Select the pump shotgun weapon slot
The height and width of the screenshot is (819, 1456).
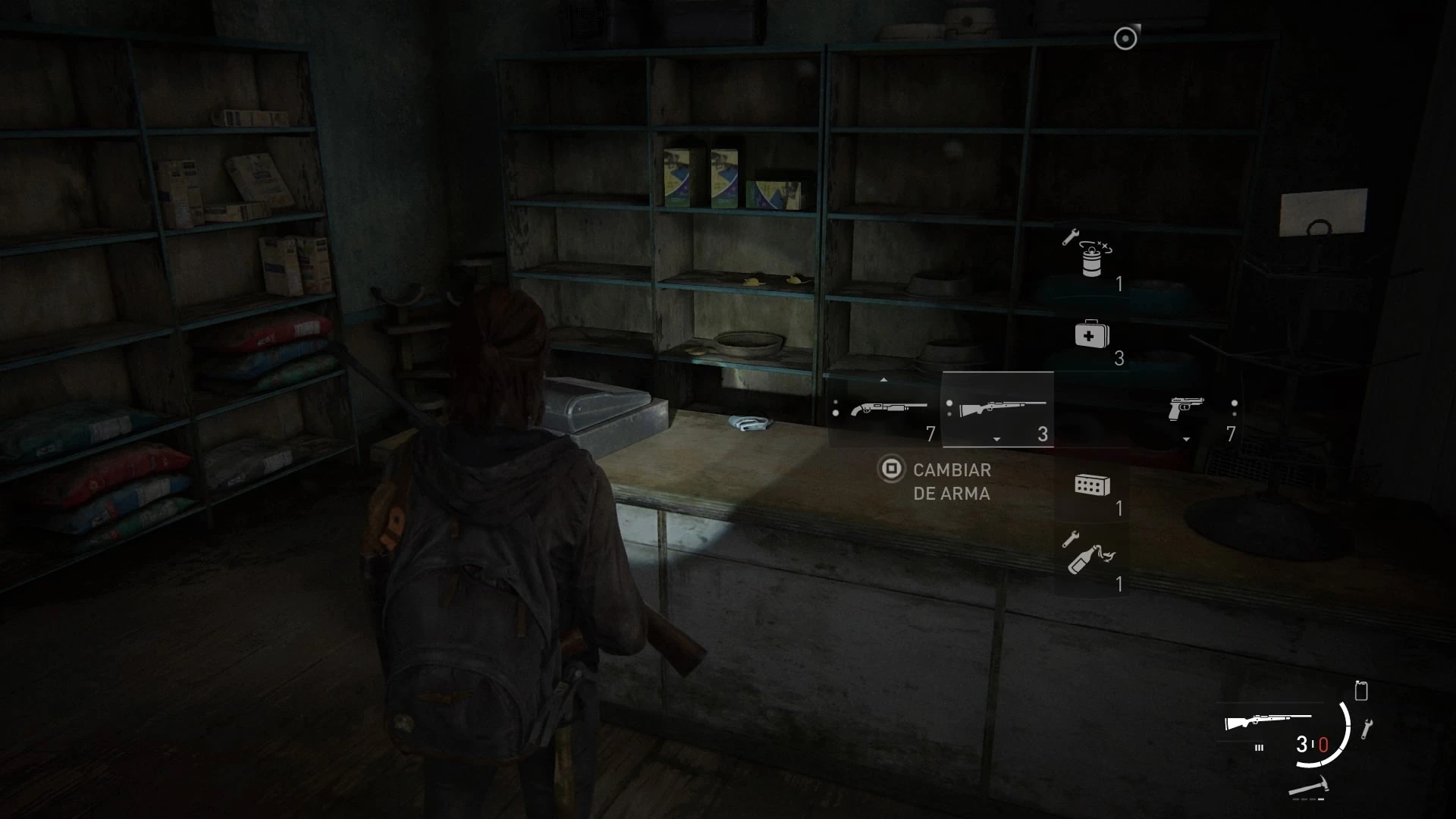pyautogui.click(x=889, y=409)
